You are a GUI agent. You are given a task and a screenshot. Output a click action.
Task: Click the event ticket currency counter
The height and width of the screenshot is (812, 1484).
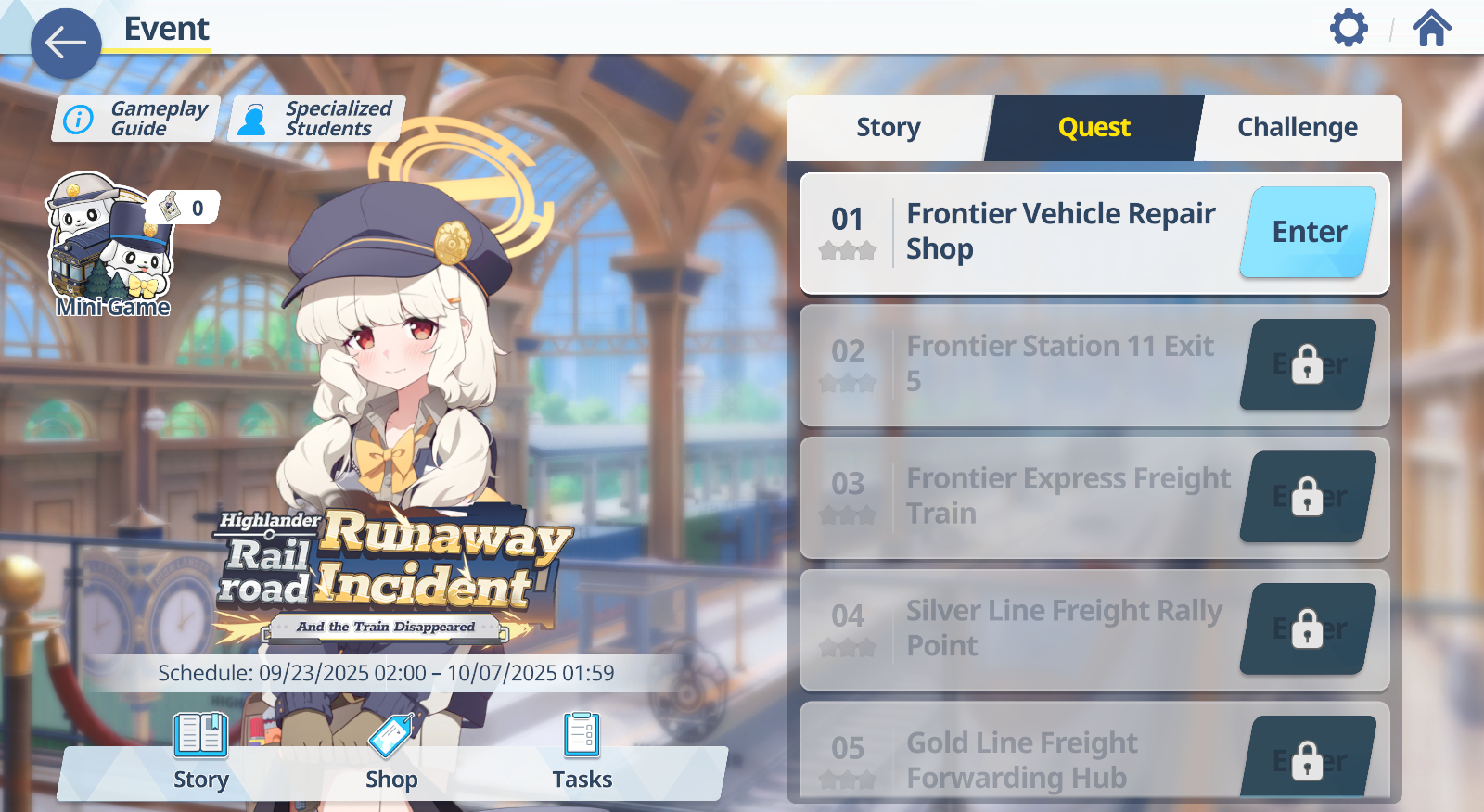[185, 209]
